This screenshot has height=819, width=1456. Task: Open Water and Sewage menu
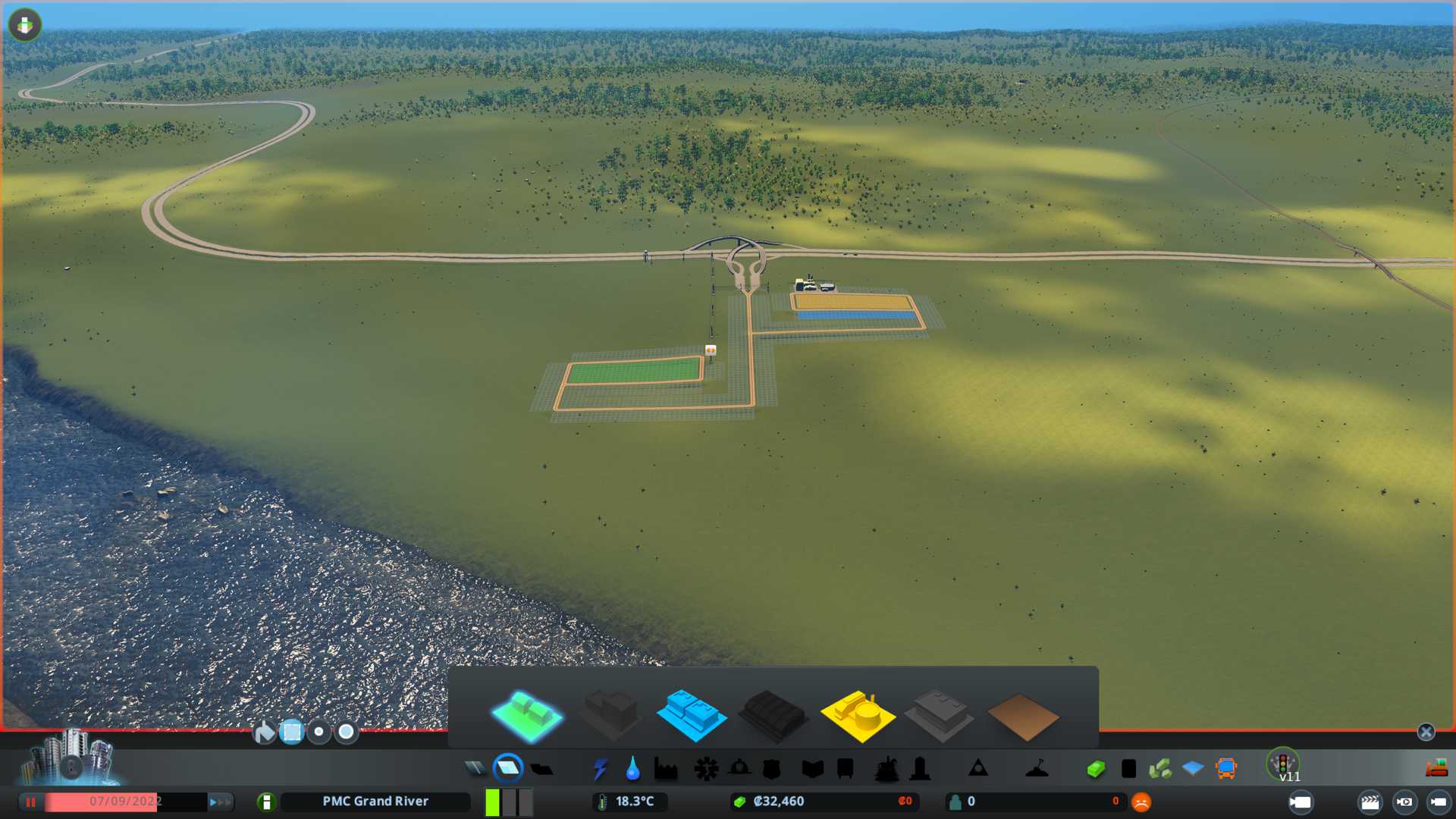(632, 769)
